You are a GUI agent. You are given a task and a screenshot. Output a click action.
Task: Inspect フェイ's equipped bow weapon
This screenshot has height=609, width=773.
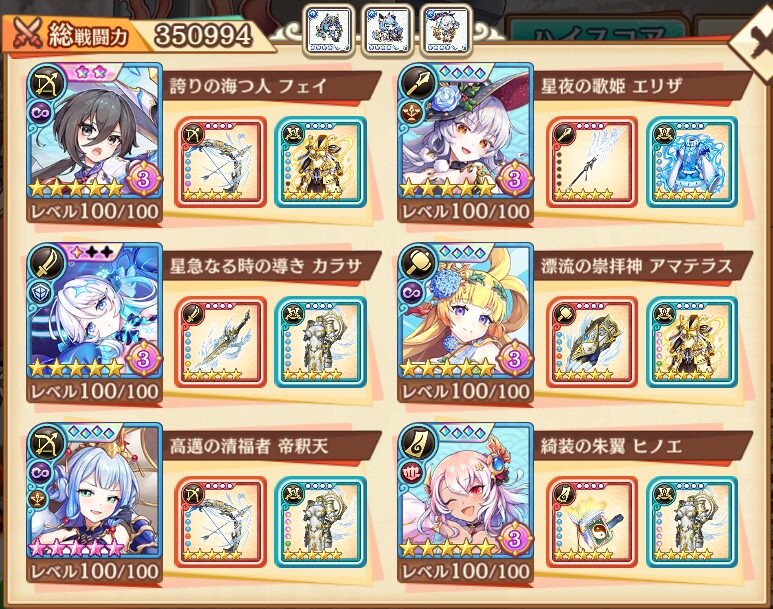coord(221,161)
